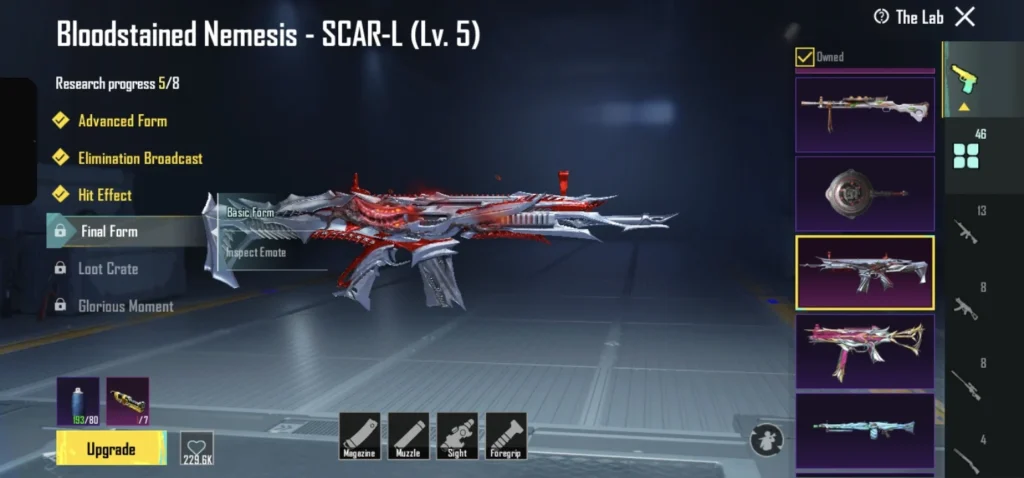The height and width of the screenshot is (478, 1024).
Task: Choose the Basic Form option
Action: point(250,213)
